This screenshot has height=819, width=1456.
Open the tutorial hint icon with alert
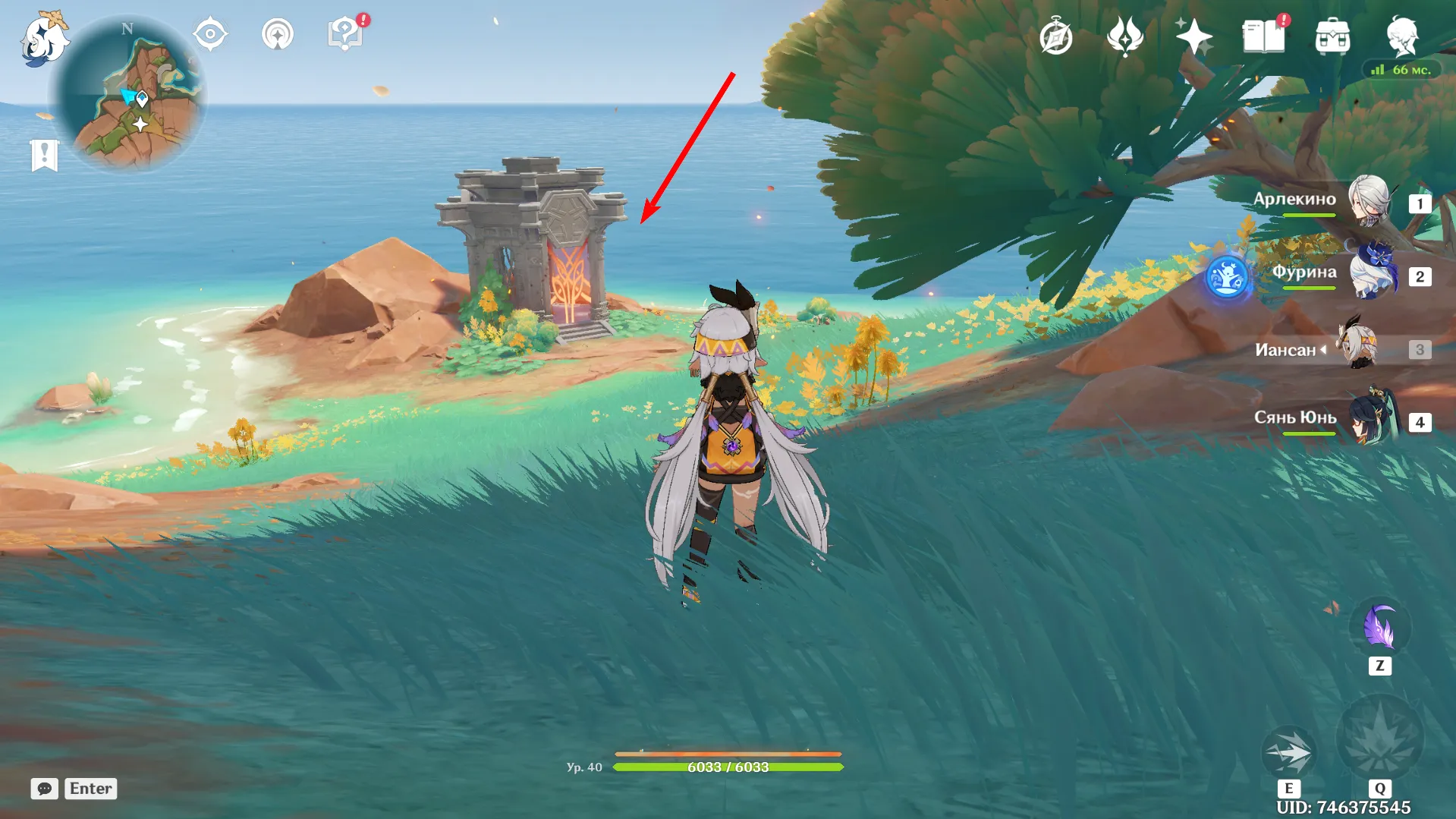click(345, 34)
